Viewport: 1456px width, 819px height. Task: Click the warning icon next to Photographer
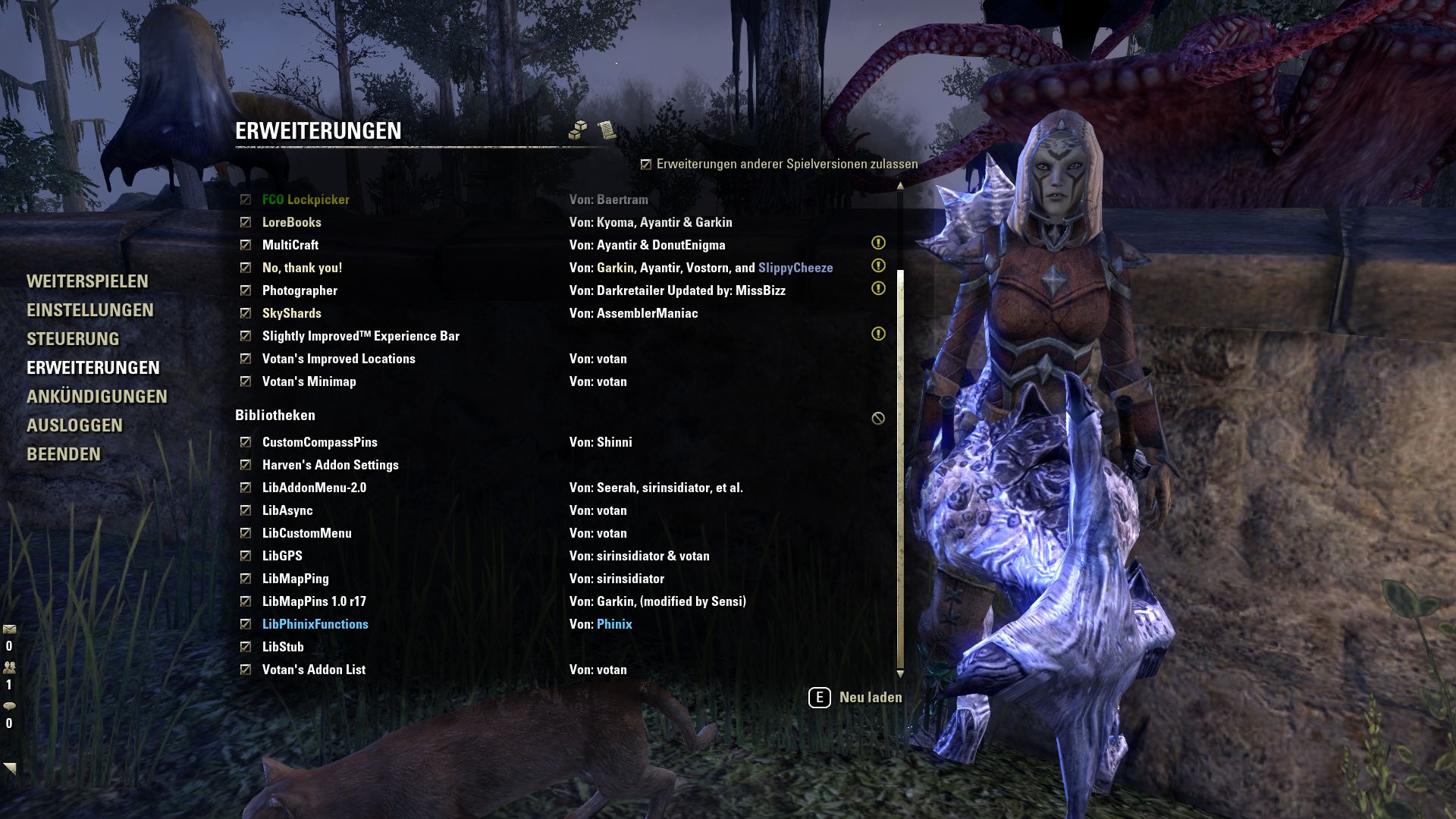878,289
